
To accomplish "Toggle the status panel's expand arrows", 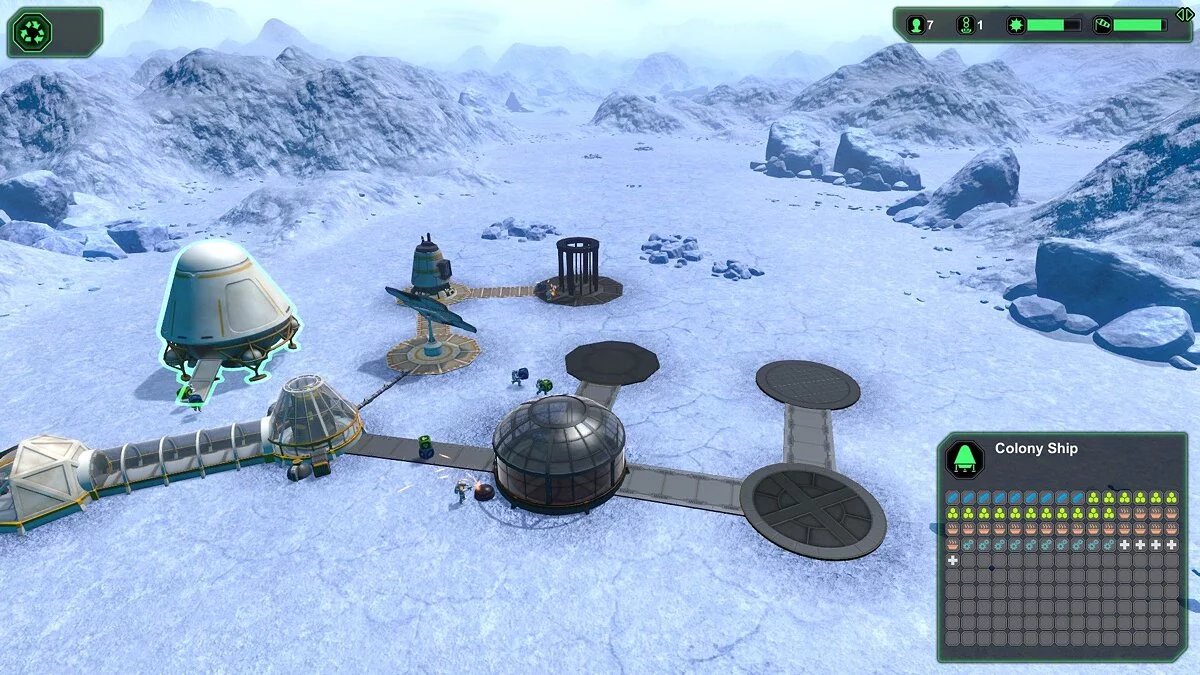I will [1183, 12].
